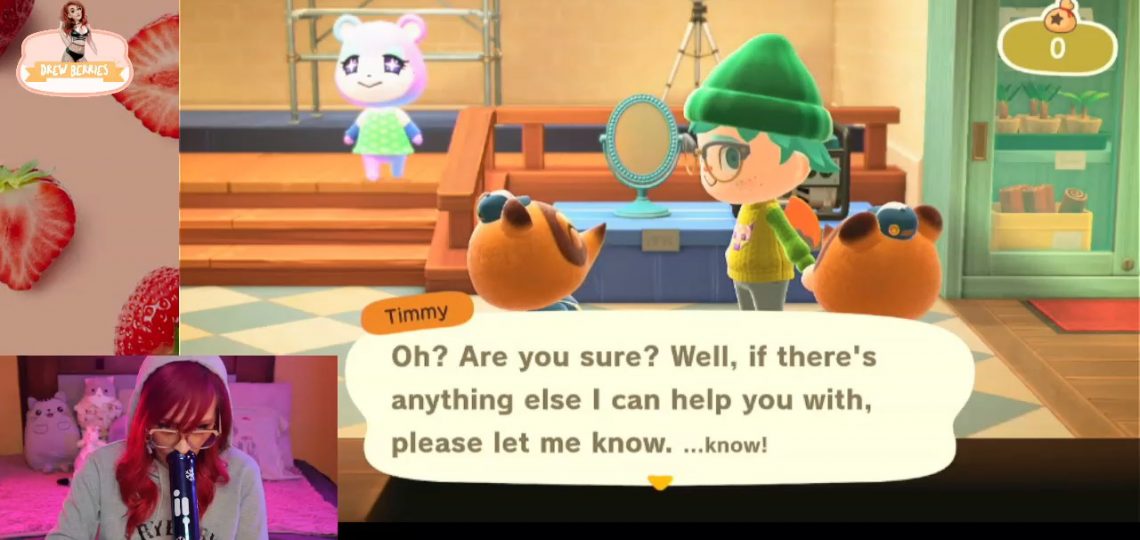Select the streamer webcam feed
Viewport: 1140px width, 540px height.
tap(168, 446)
